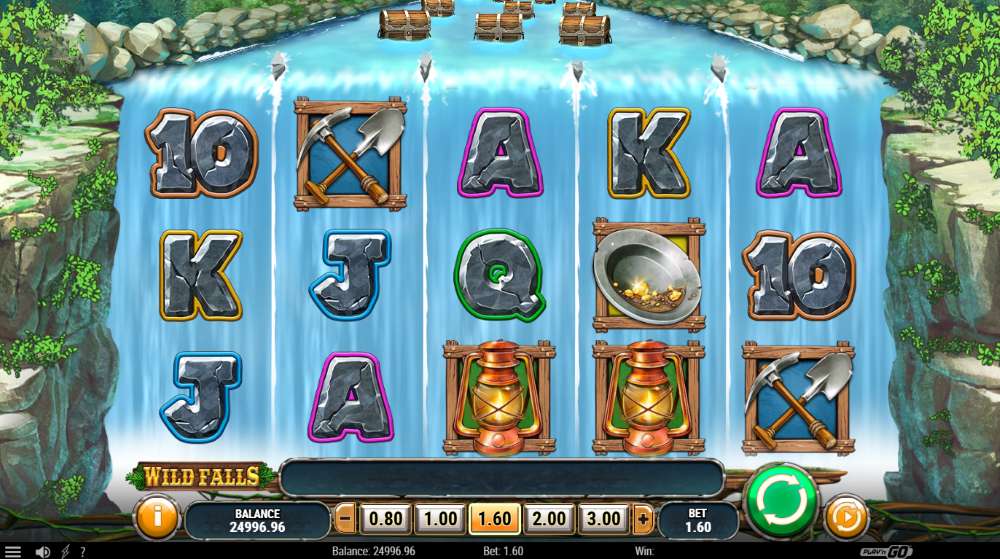Open the question mark help
The image size is (1000, 559).
pyautogui.click(x=82, y=551)
